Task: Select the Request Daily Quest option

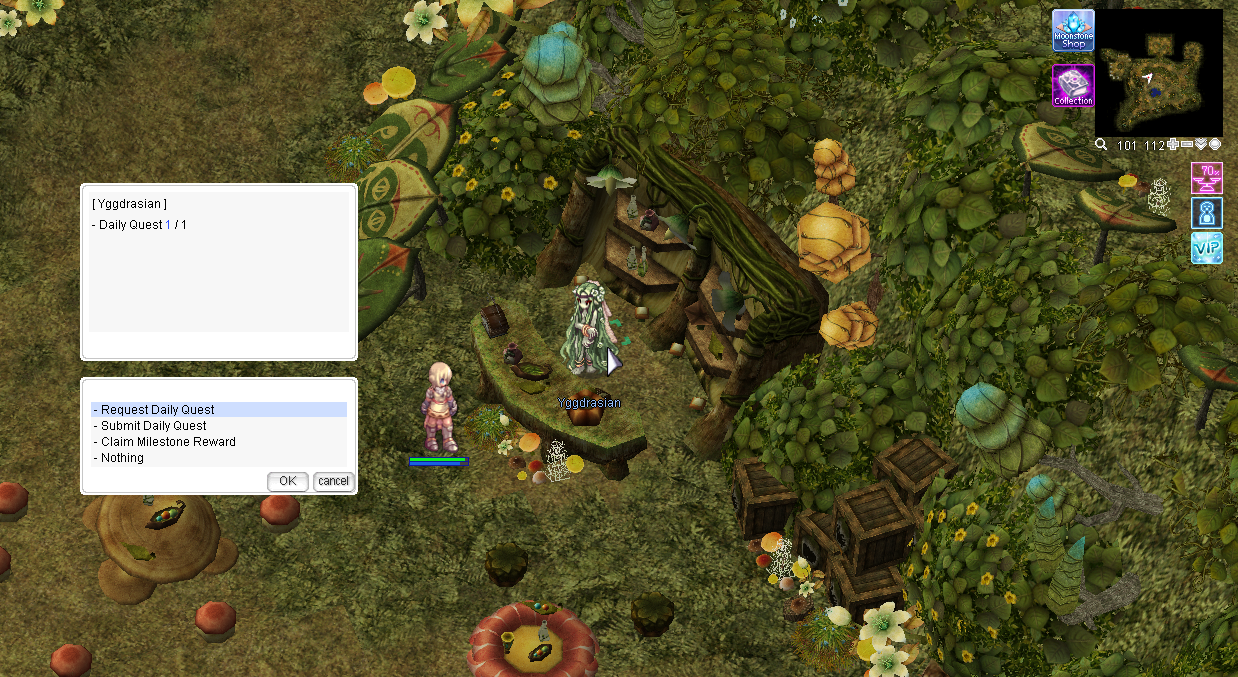Action: click(158, 410)
